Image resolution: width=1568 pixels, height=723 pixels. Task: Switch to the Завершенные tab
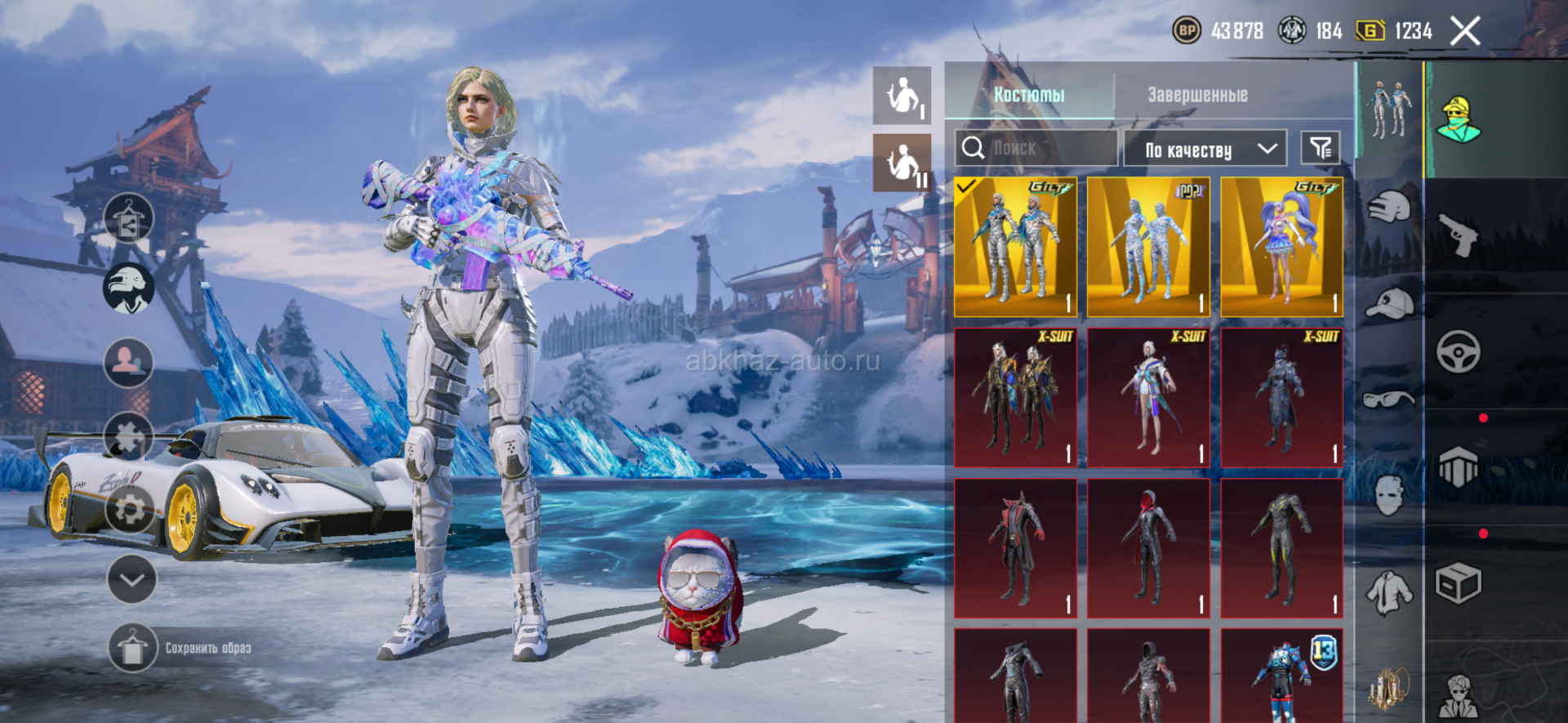[x=1197, y=95]
